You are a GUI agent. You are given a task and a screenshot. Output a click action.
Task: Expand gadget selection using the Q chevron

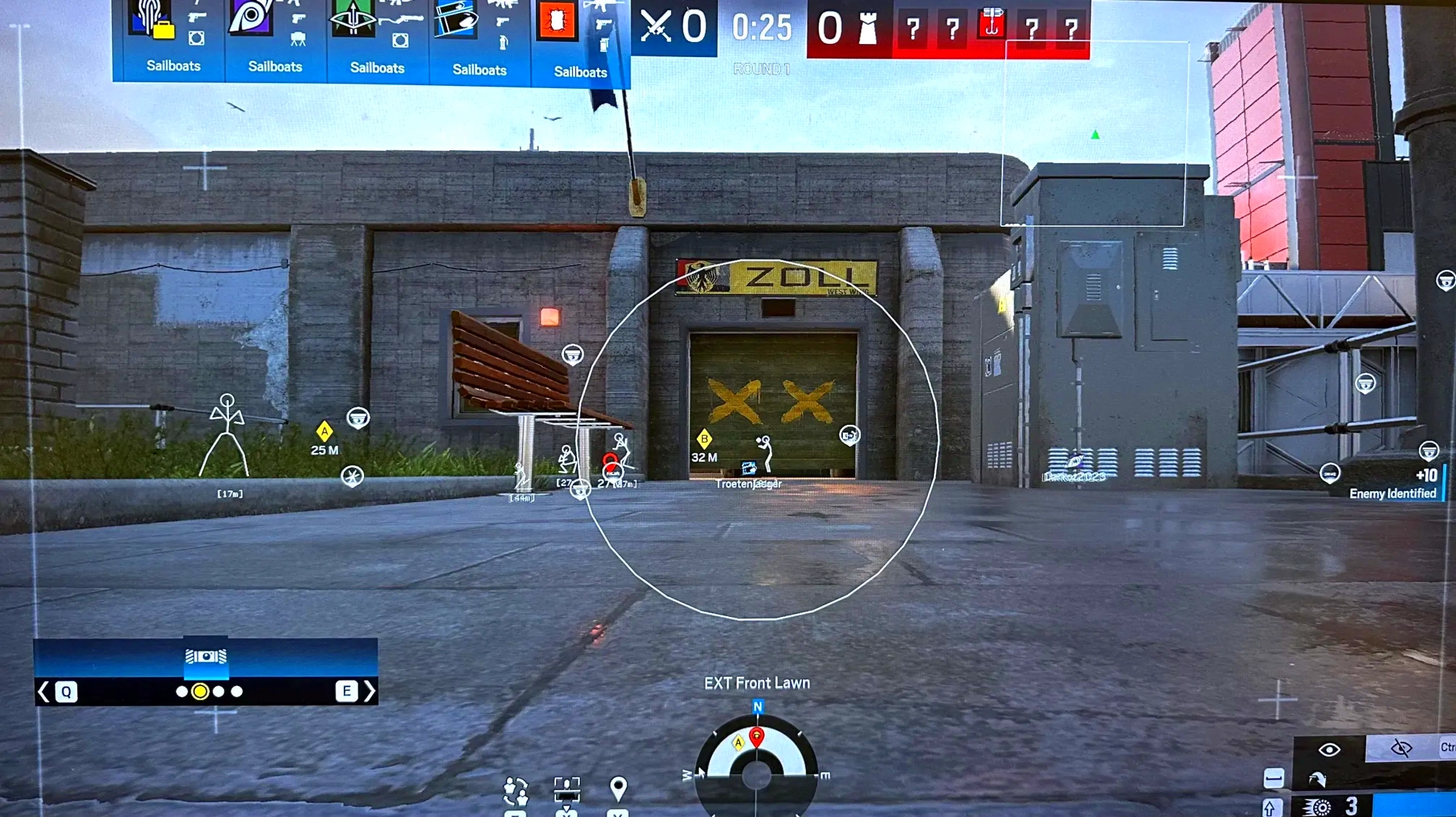click(x=43, y=692)
